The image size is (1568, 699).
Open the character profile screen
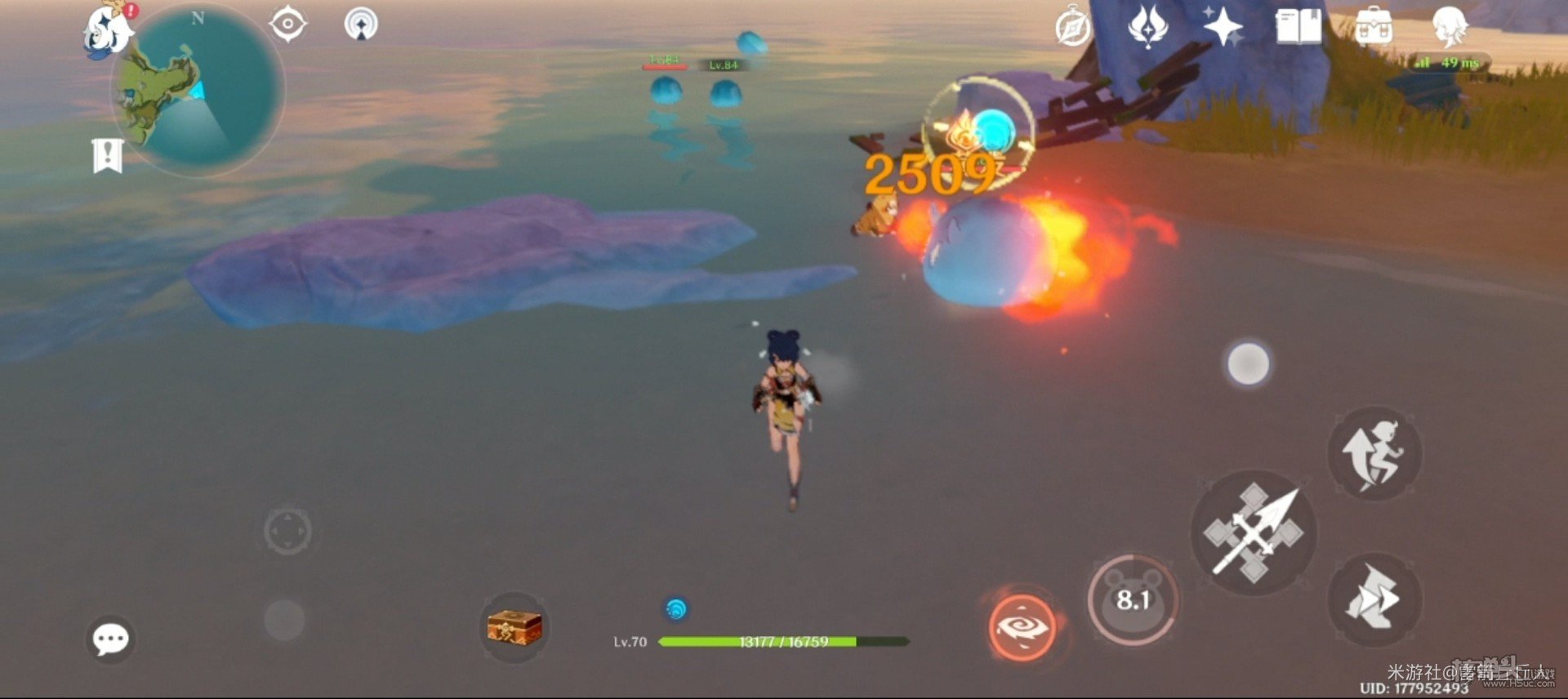[1450, 25]
